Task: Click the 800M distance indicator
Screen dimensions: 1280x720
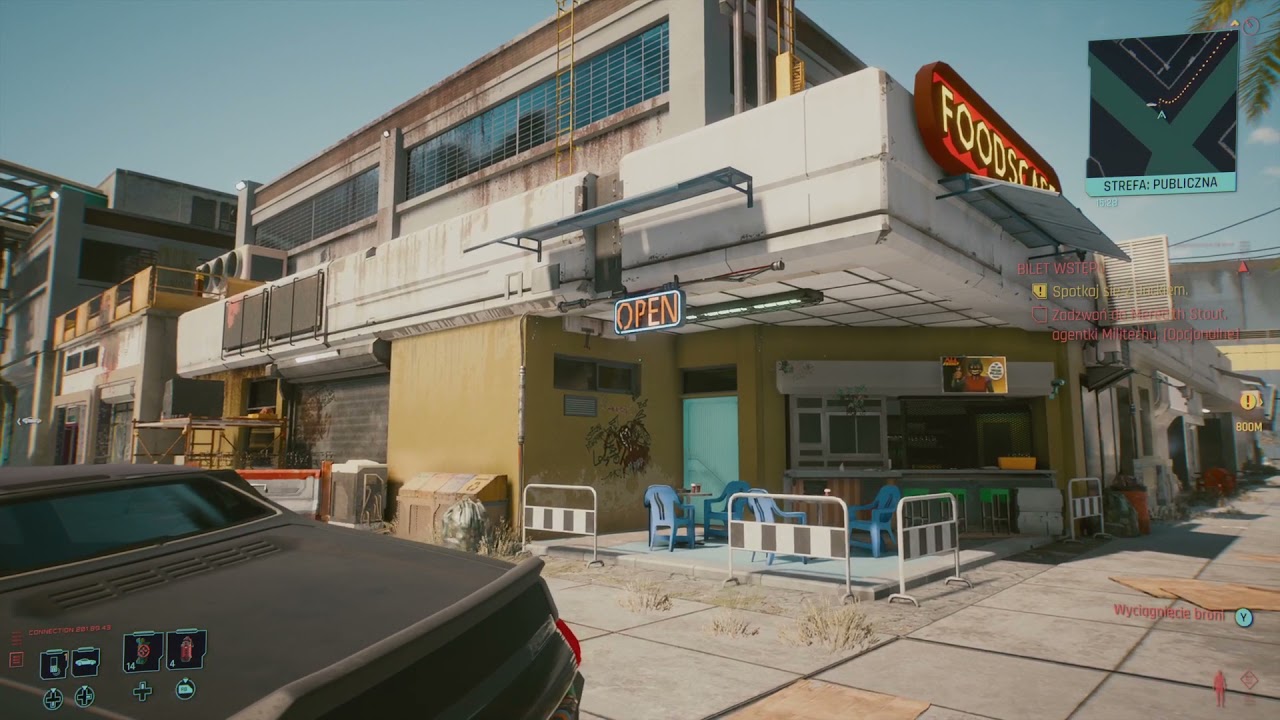Action: tap(1249, 425)
